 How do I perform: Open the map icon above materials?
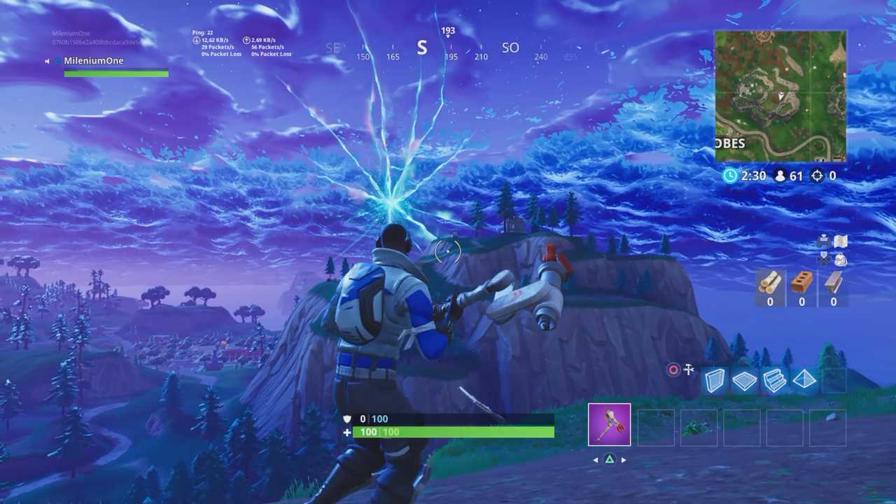[x=841, y=241]
